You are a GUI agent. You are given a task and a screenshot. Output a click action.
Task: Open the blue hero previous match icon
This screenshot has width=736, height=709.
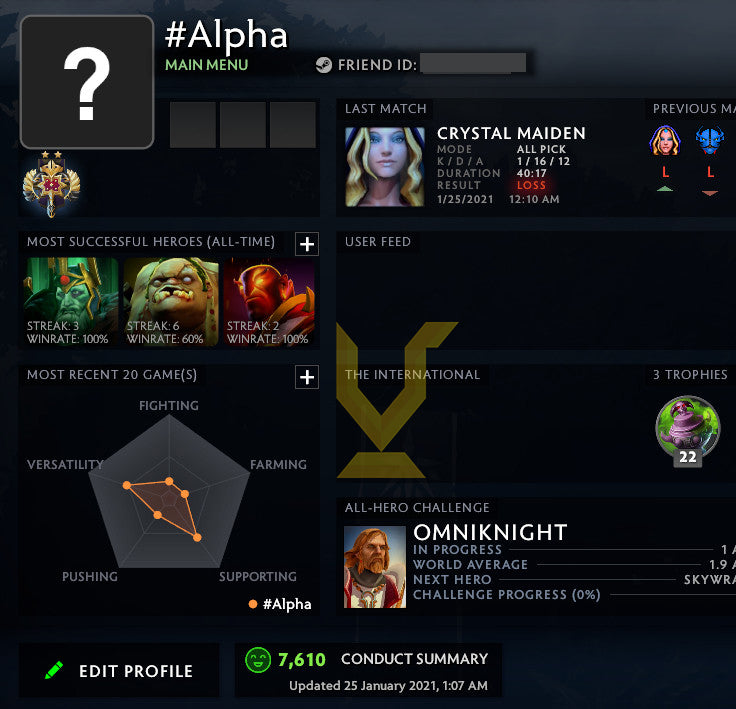(710, 141)
